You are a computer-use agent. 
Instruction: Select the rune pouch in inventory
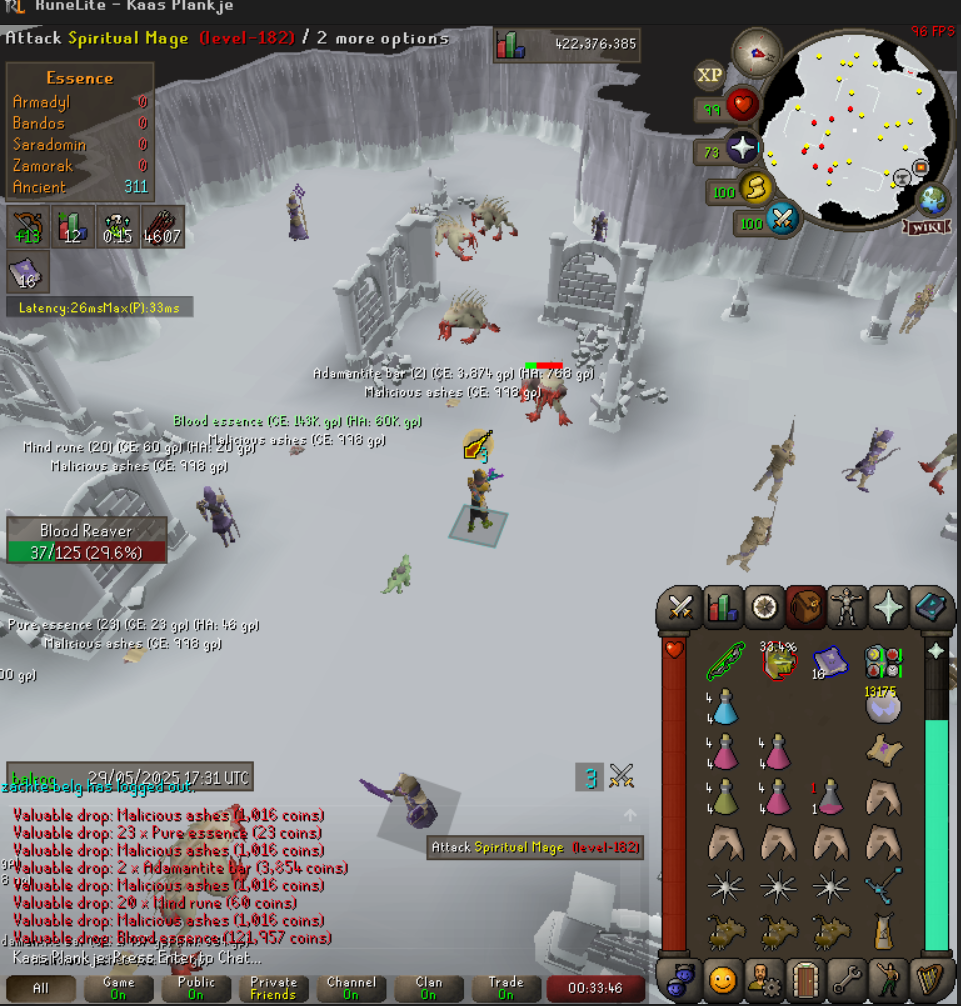[x=883, y=663]
